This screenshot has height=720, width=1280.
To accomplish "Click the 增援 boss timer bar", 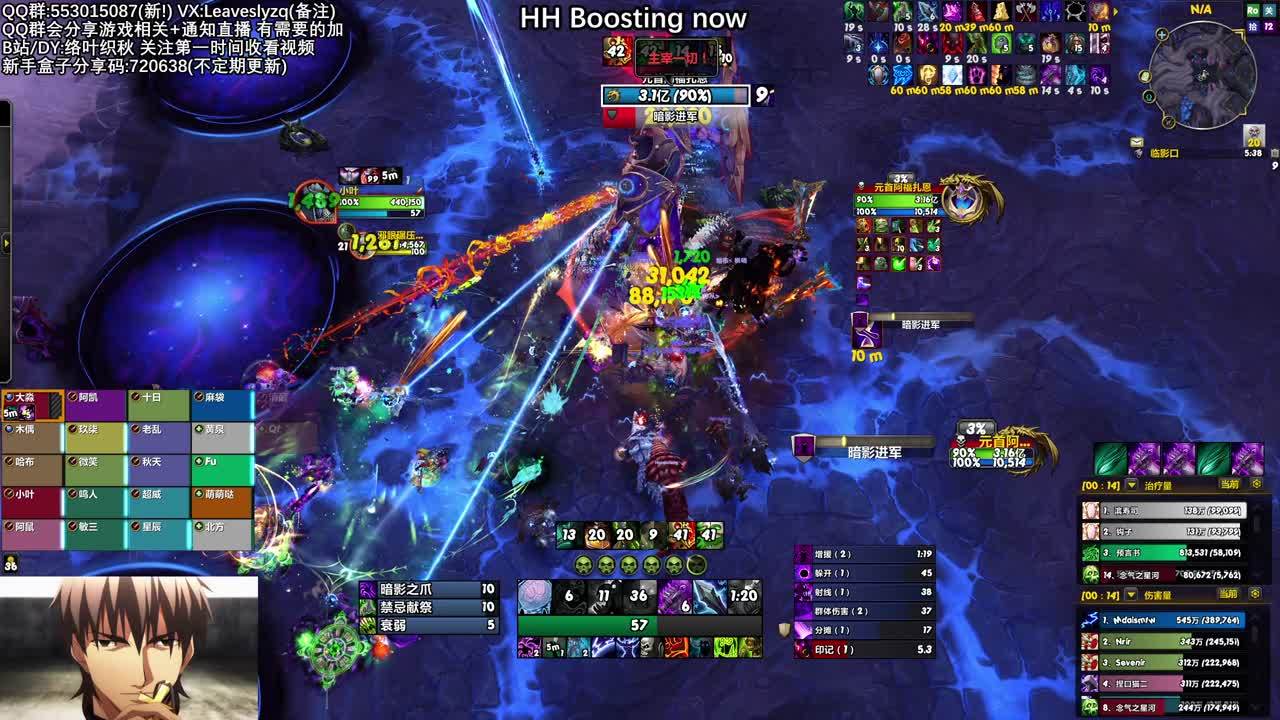I will [x=865, y=554].
